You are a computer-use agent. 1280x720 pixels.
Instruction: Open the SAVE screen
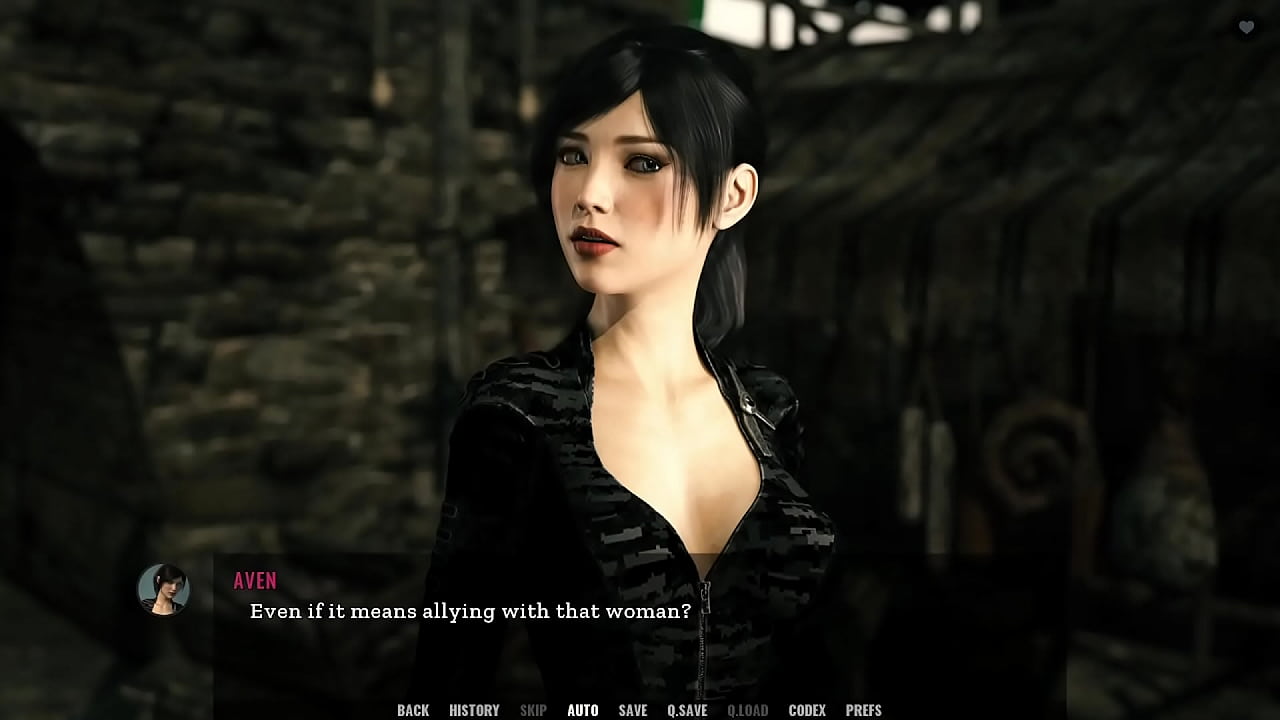click(x=632, y=710)
